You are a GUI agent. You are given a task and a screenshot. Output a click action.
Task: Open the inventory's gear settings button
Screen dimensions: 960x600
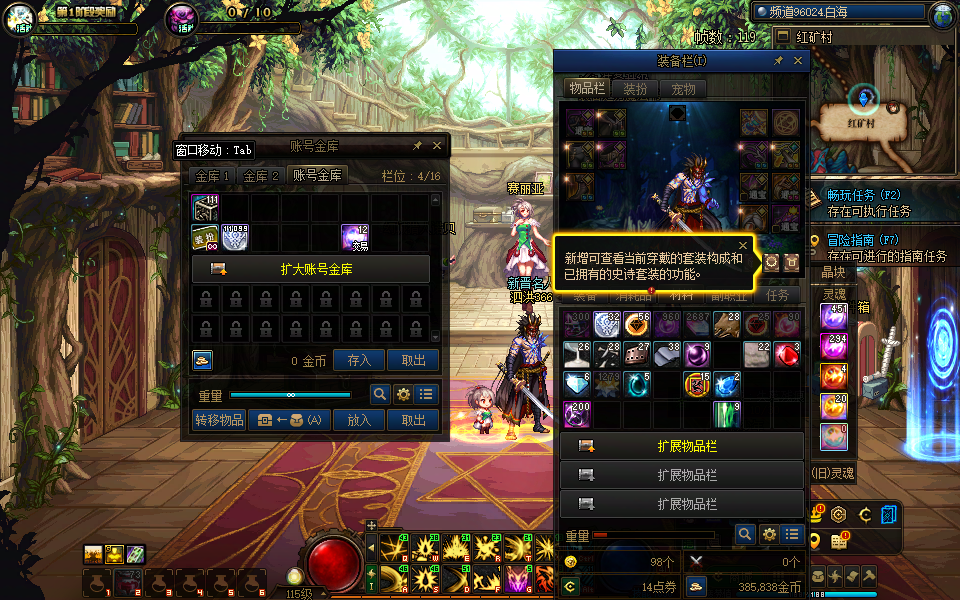[x=769, y=534]
